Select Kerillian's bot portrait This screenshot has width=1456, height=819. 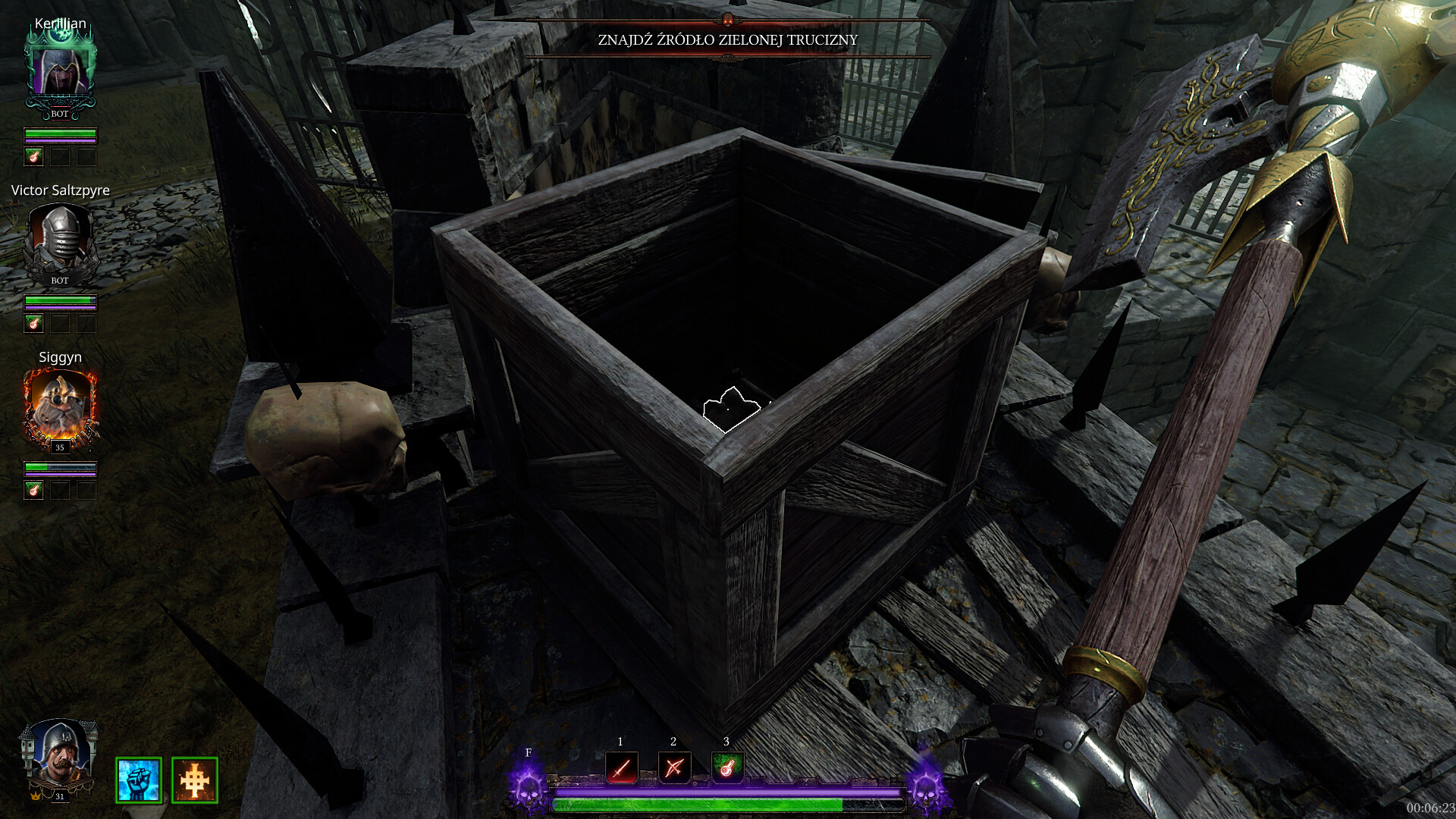[60, 71]
